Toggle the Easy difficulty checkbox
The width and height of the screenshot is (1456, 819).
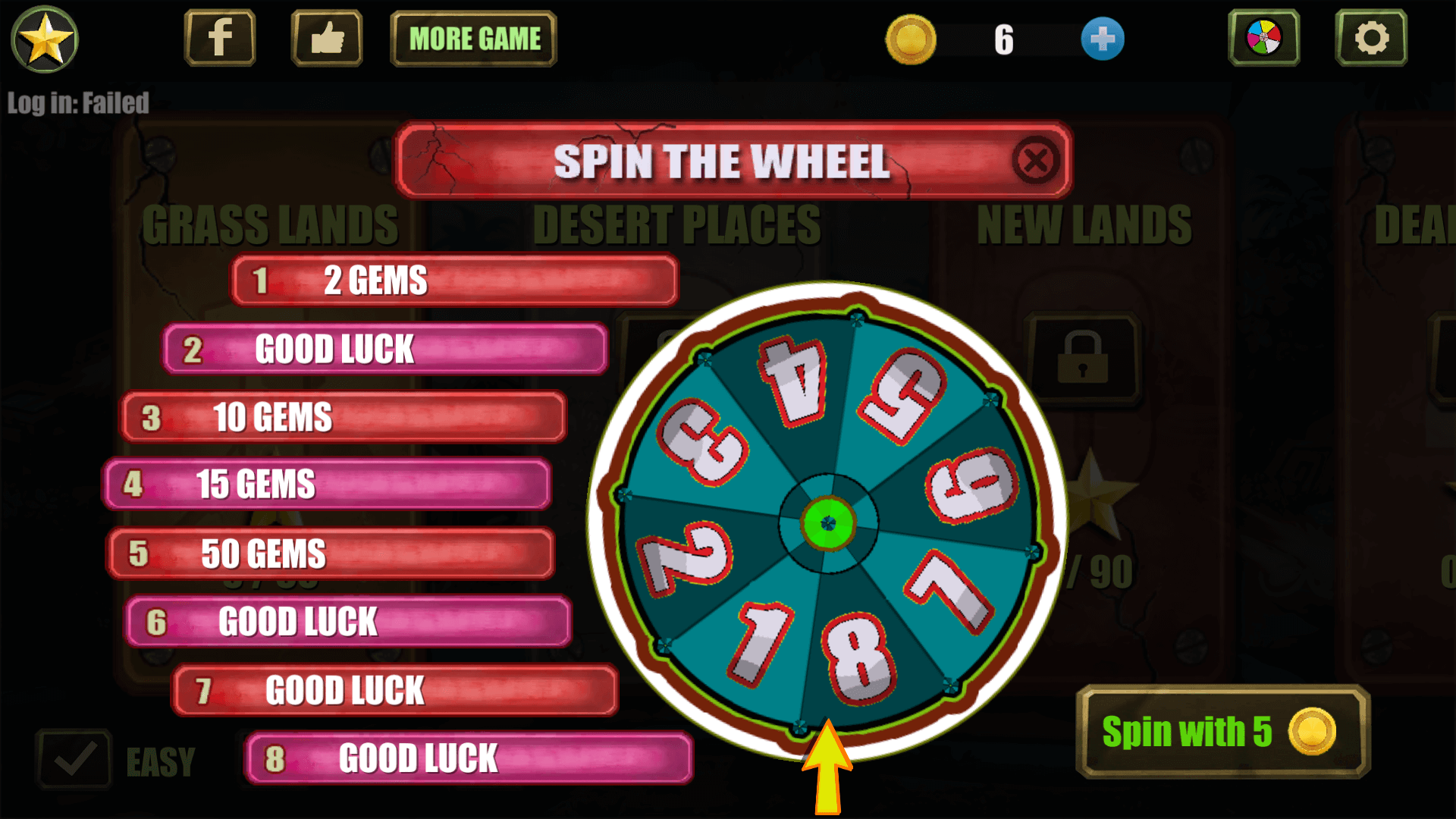click(x=74, y=759)
